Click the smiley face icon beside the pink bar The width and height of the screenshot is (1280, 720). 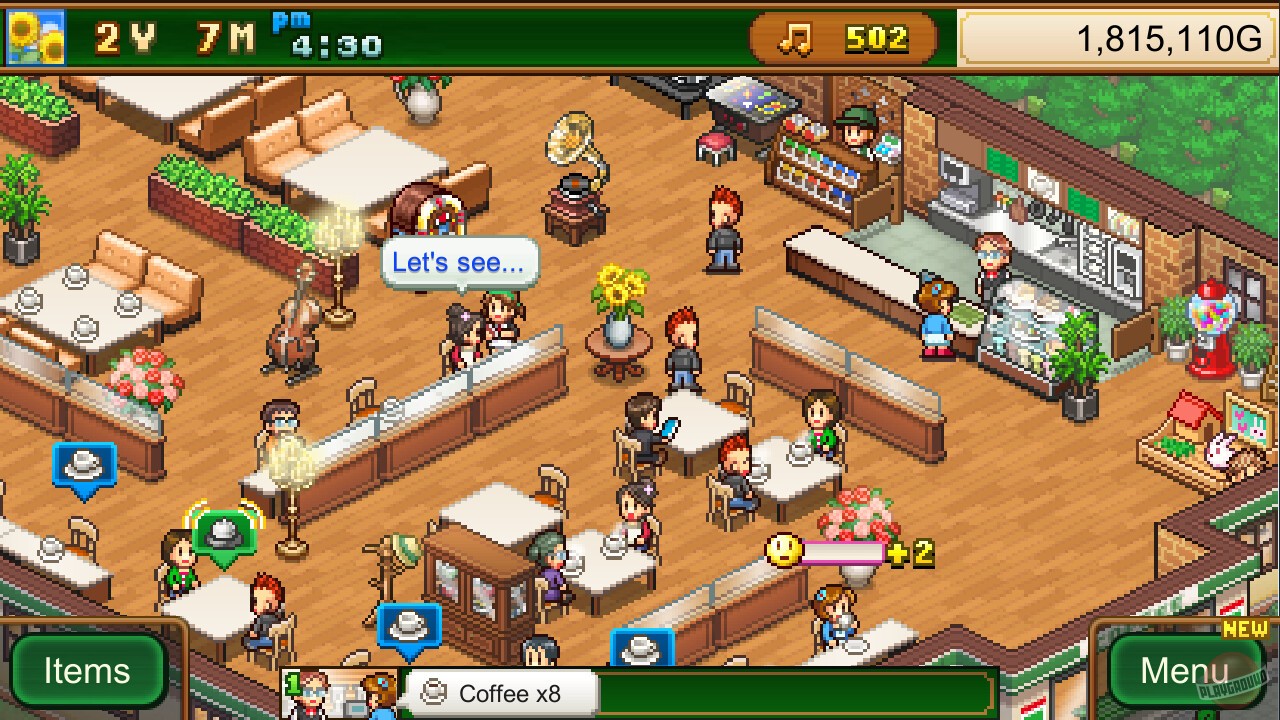[x=783, y=548]
